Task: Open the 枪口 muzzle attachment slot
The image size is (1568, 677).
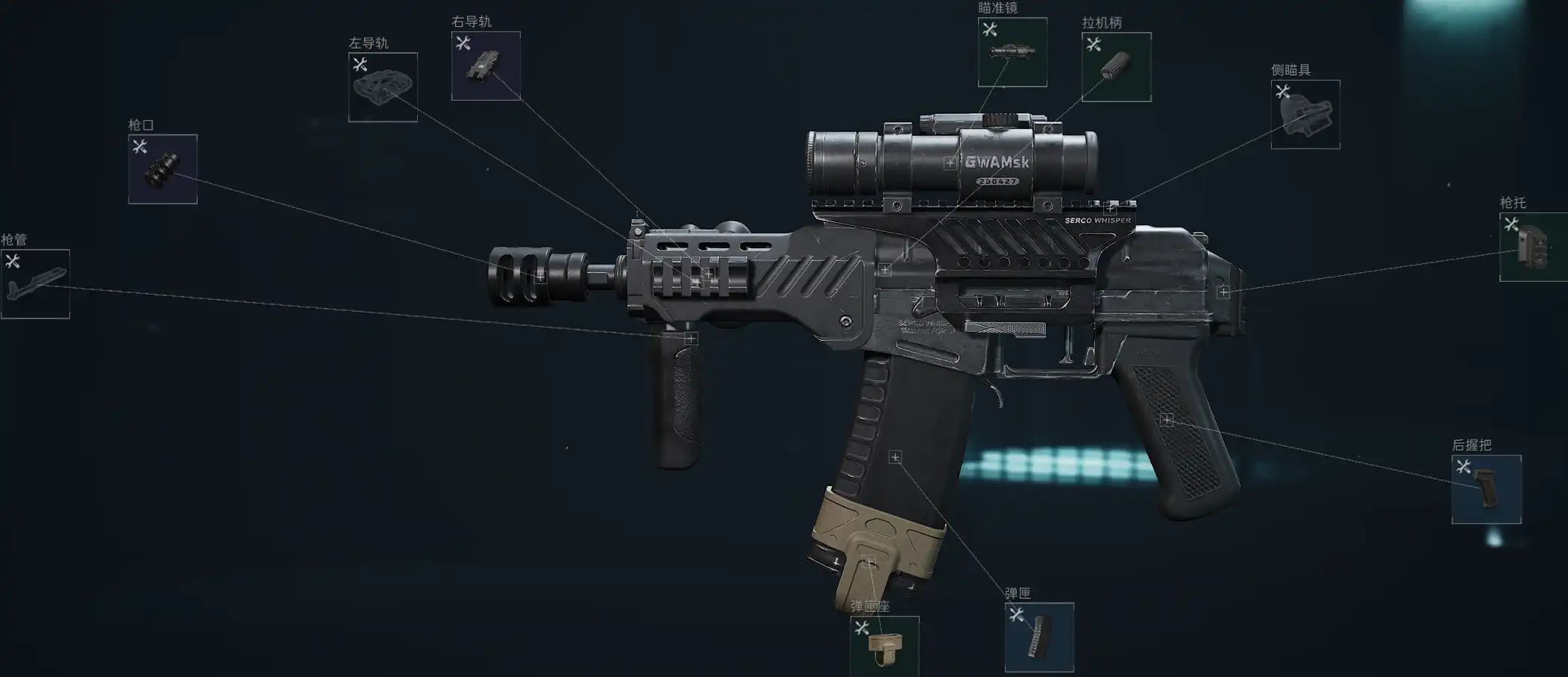Action: (x=163, y=169)
